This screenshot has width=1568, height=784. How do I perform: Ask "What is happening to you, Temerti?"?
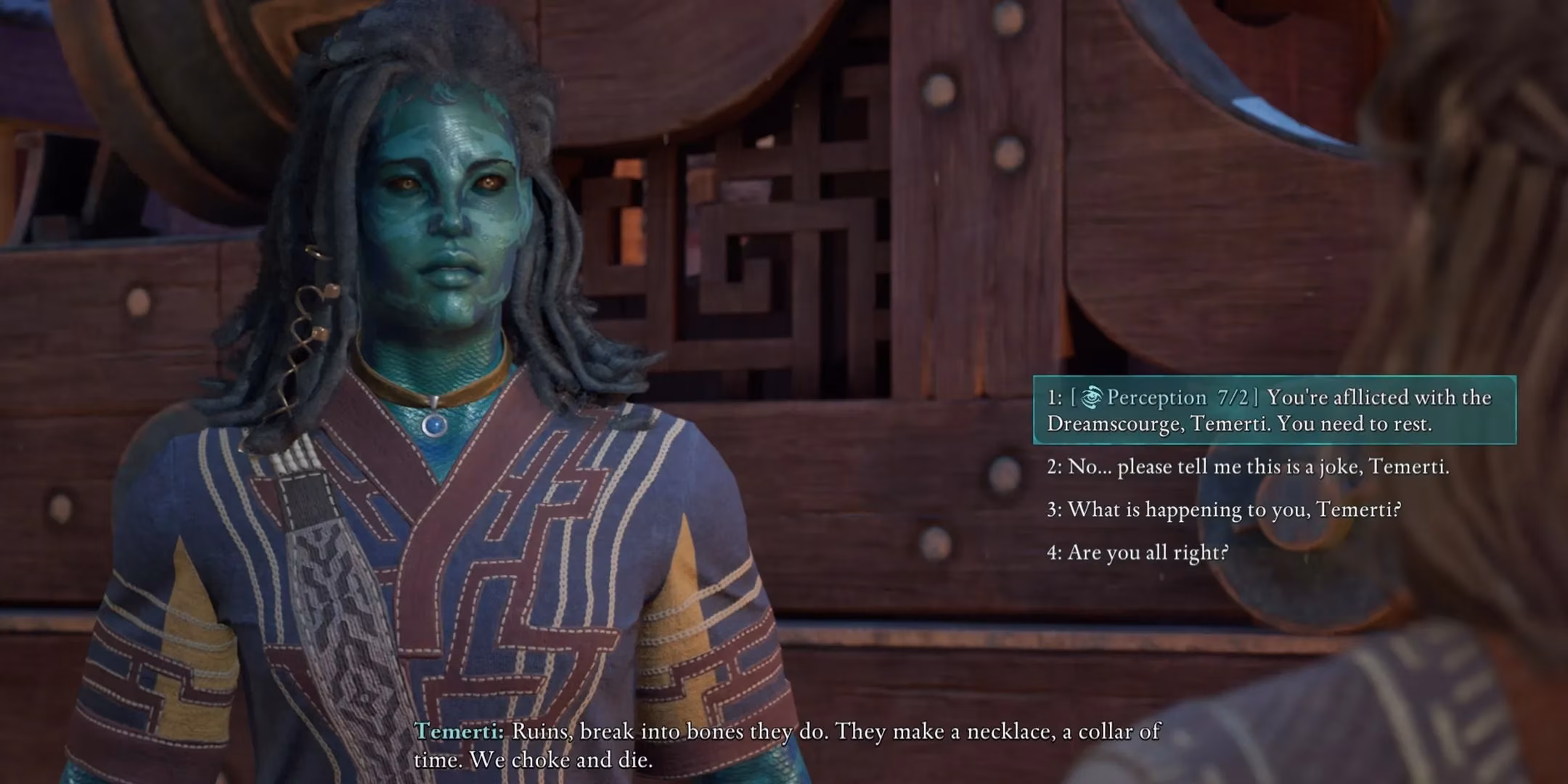tap(1224, 510)
